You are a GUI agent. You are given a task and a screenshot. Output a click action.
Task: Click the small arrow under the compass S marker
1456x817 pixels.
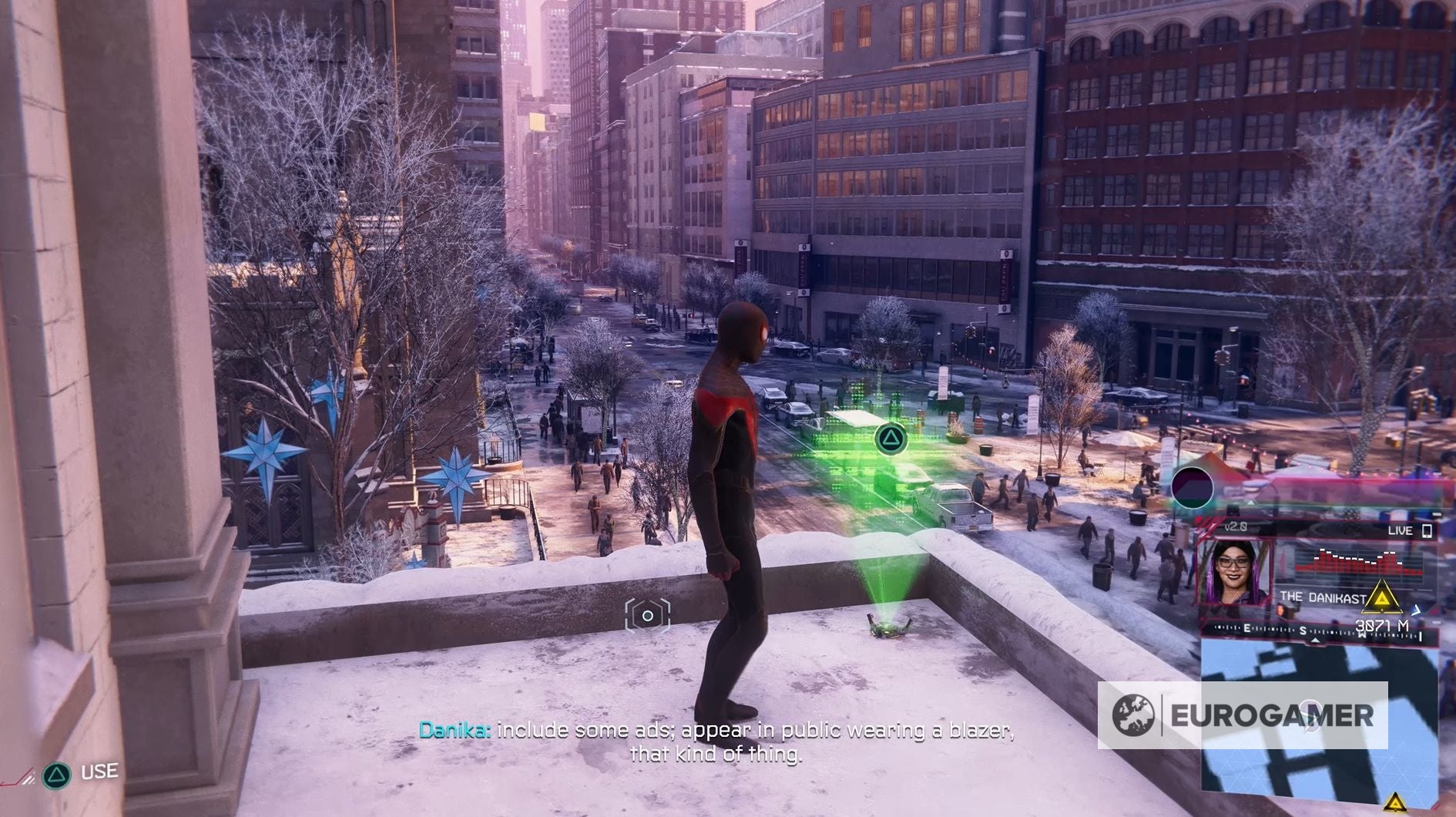point(1315,641)
